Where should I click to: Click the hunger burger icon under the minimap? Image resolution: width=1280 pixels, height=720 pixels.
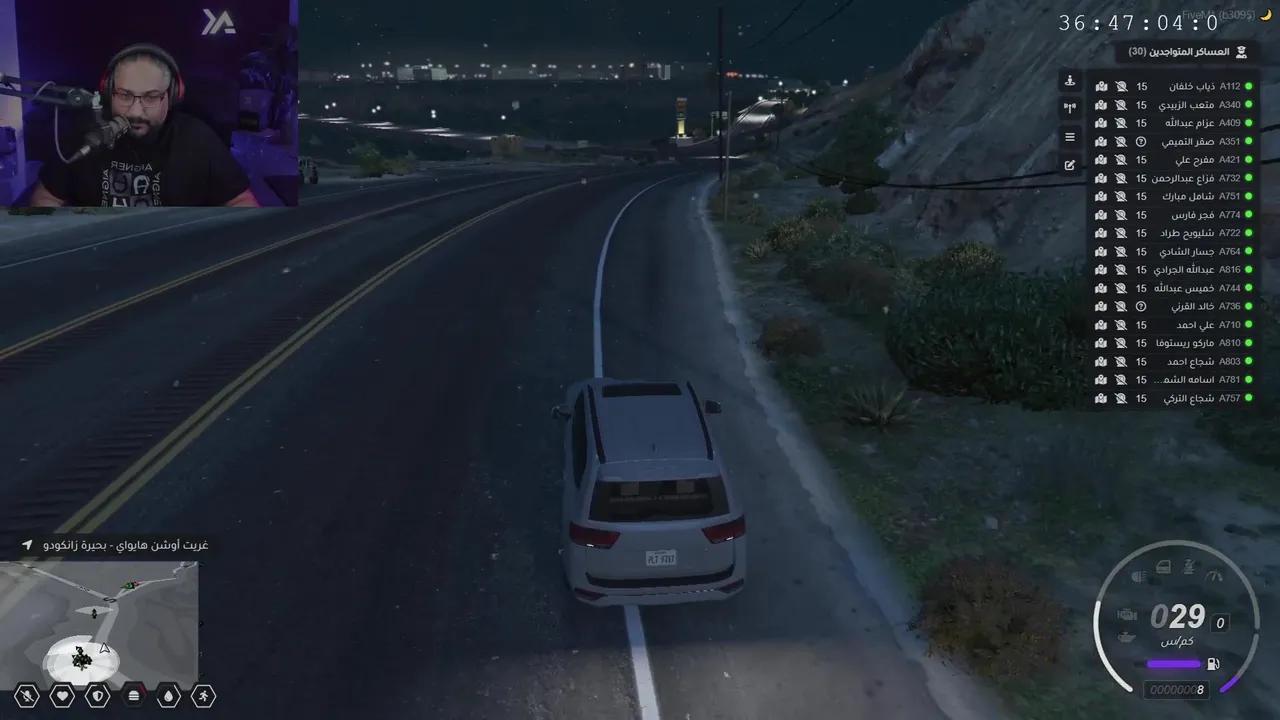tap(133, 695)
